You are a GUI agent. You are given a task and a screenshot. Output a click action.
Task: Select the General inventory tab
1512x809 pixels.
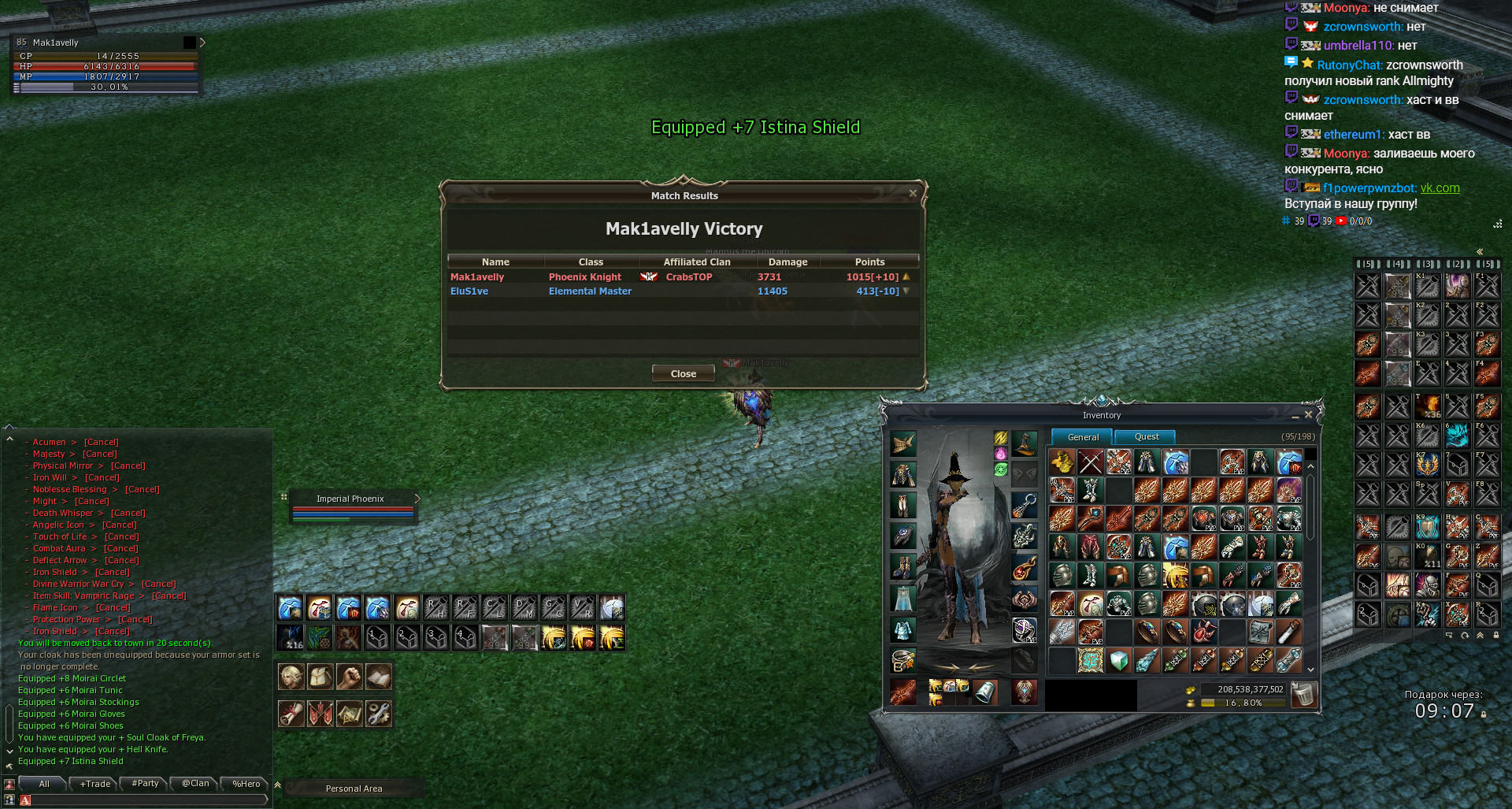pyautogui.click(x=1083, y=437)
